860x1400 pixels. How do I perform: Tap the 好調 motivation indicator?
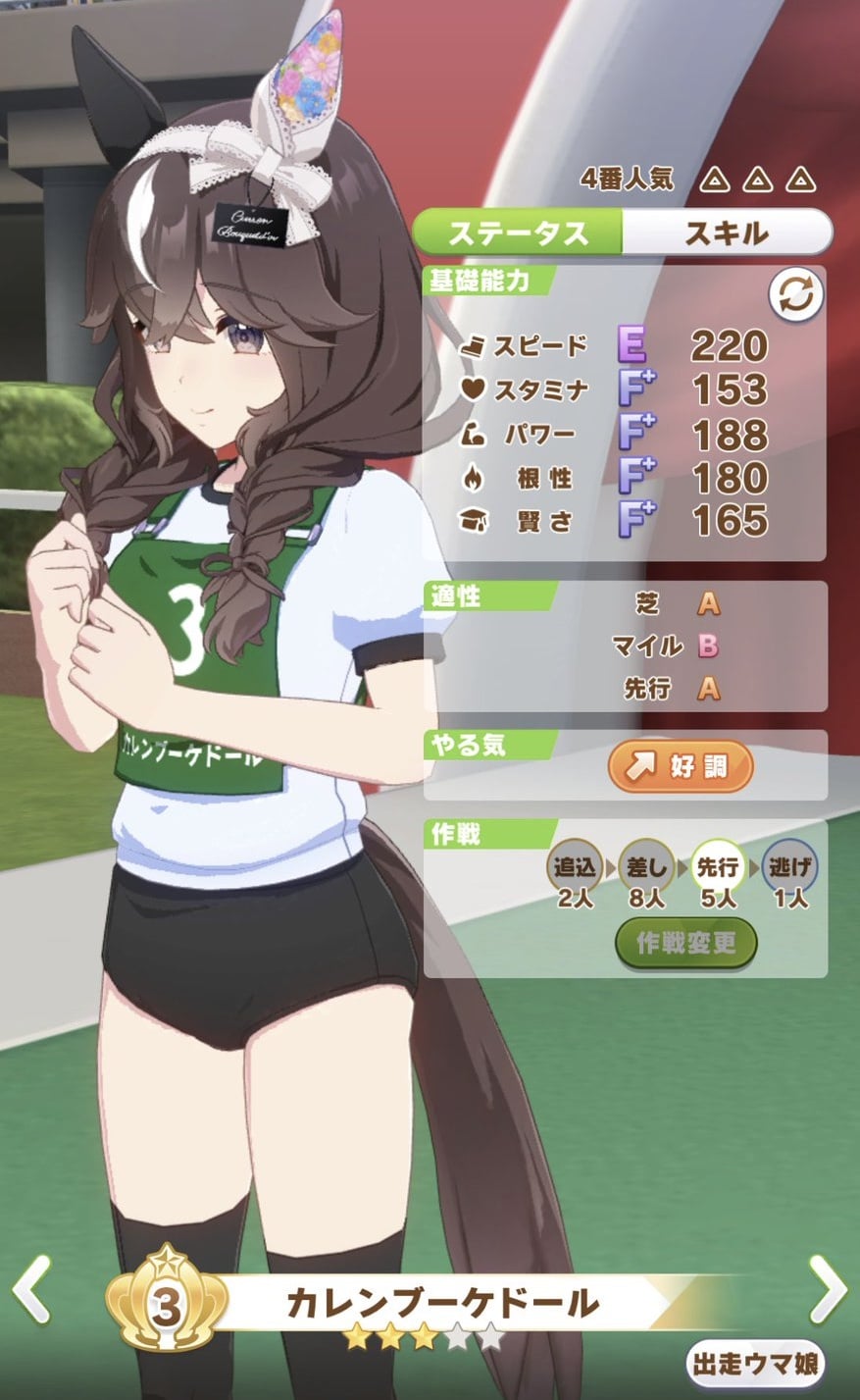(x=681, y=766)
